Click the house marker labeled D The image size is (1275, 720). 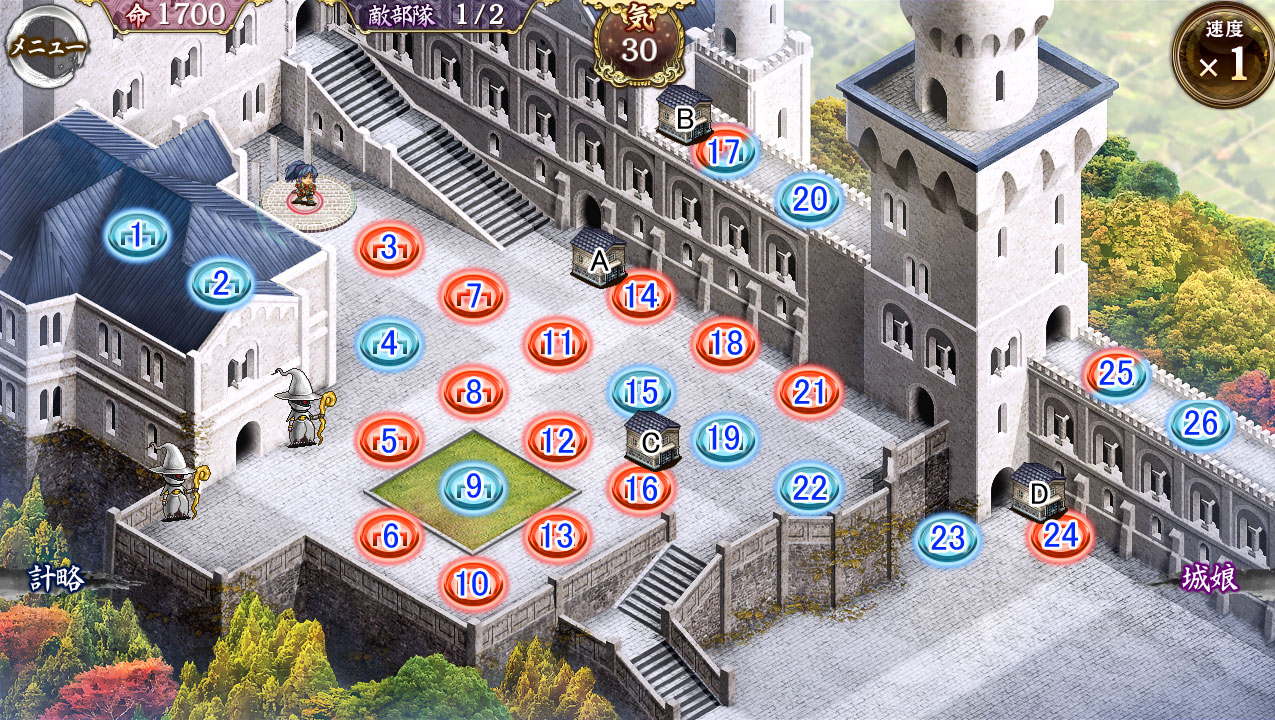pyautogui.click(x=1037, y=489)
